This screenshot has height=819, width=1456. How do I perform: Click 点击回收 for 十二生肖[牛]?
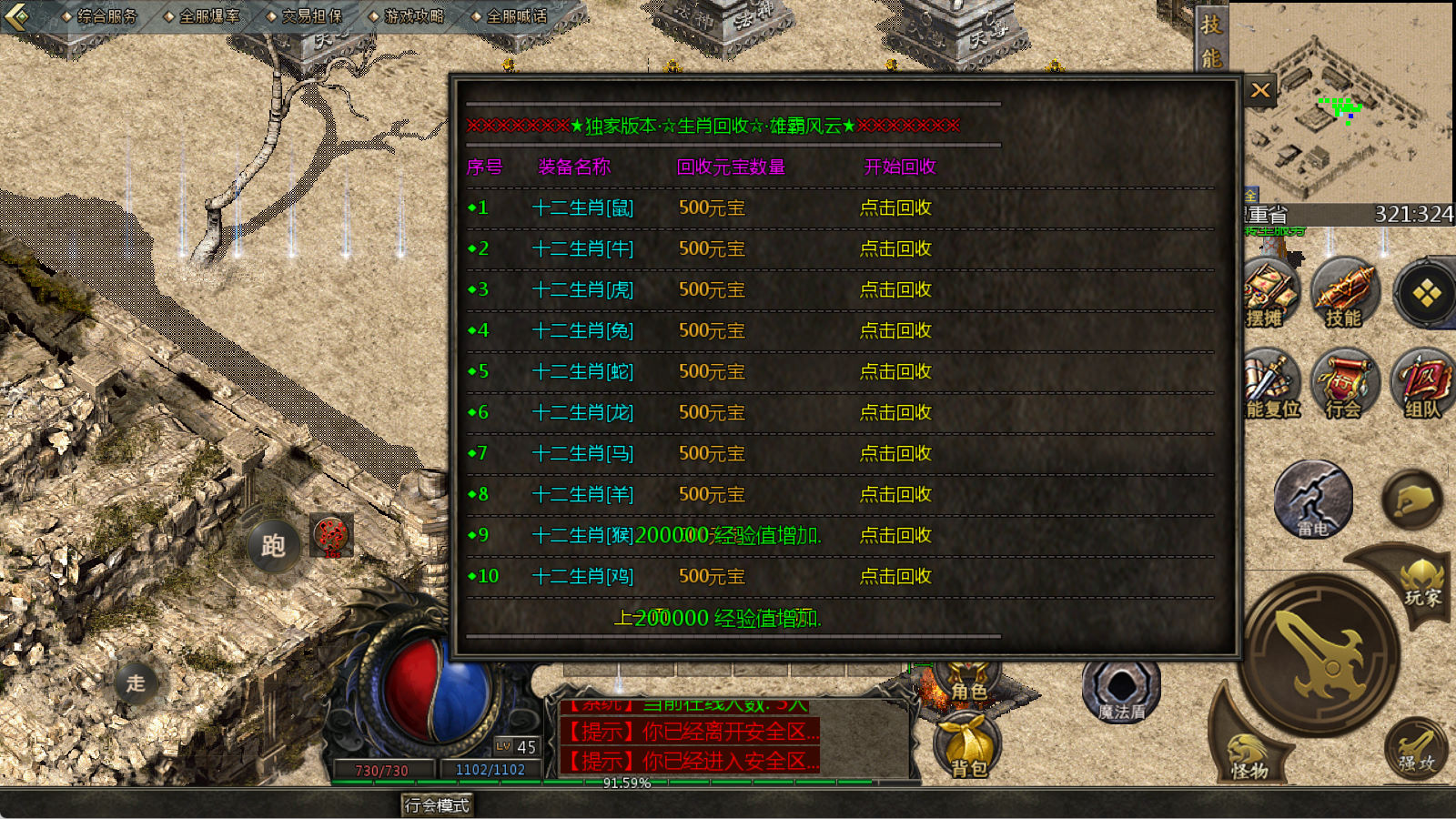click(x=895, y=248)
